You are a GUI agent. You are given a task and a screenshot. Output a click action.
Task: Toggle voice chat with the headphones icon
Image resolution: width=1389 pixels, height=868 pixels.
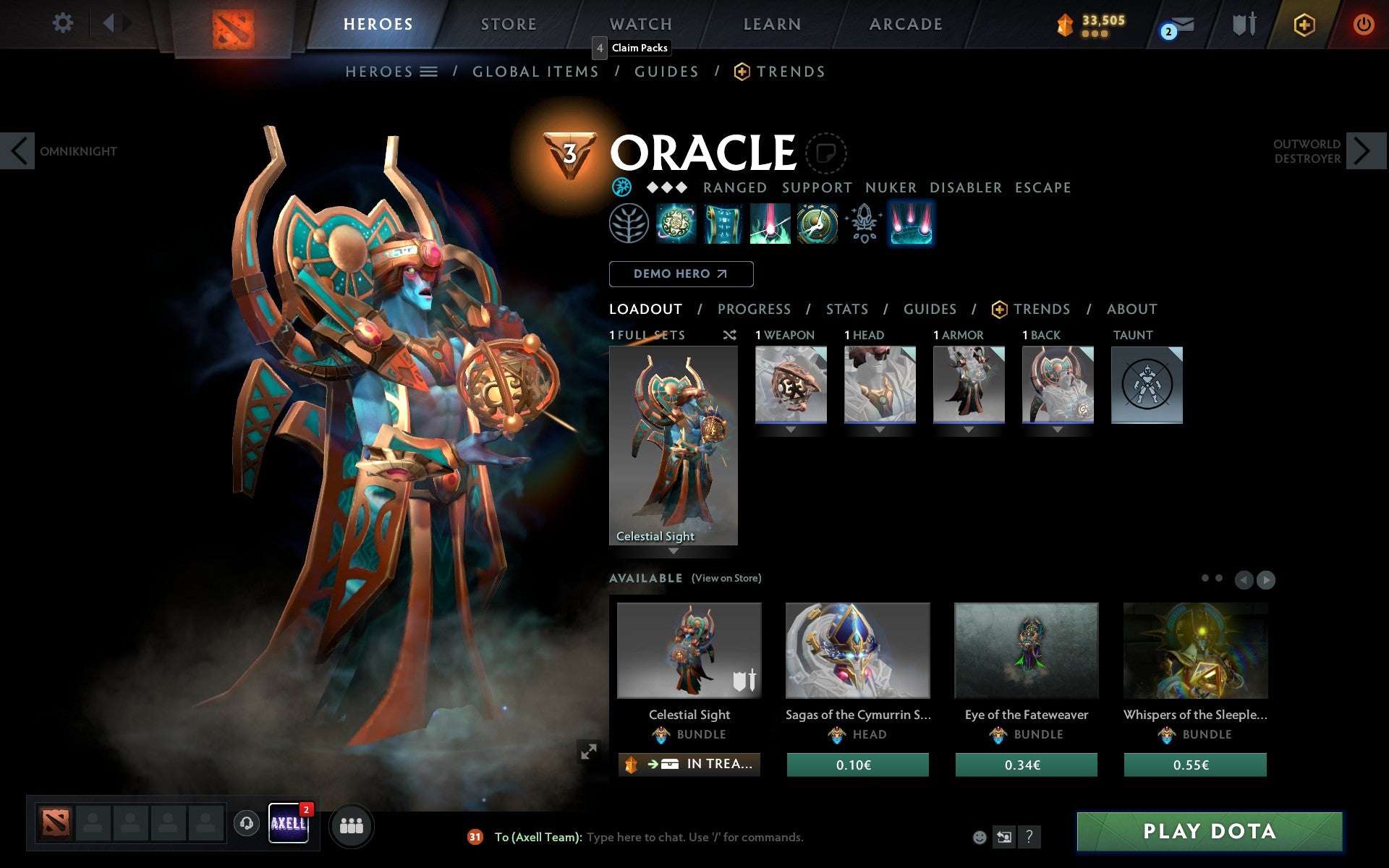point(247,823)
